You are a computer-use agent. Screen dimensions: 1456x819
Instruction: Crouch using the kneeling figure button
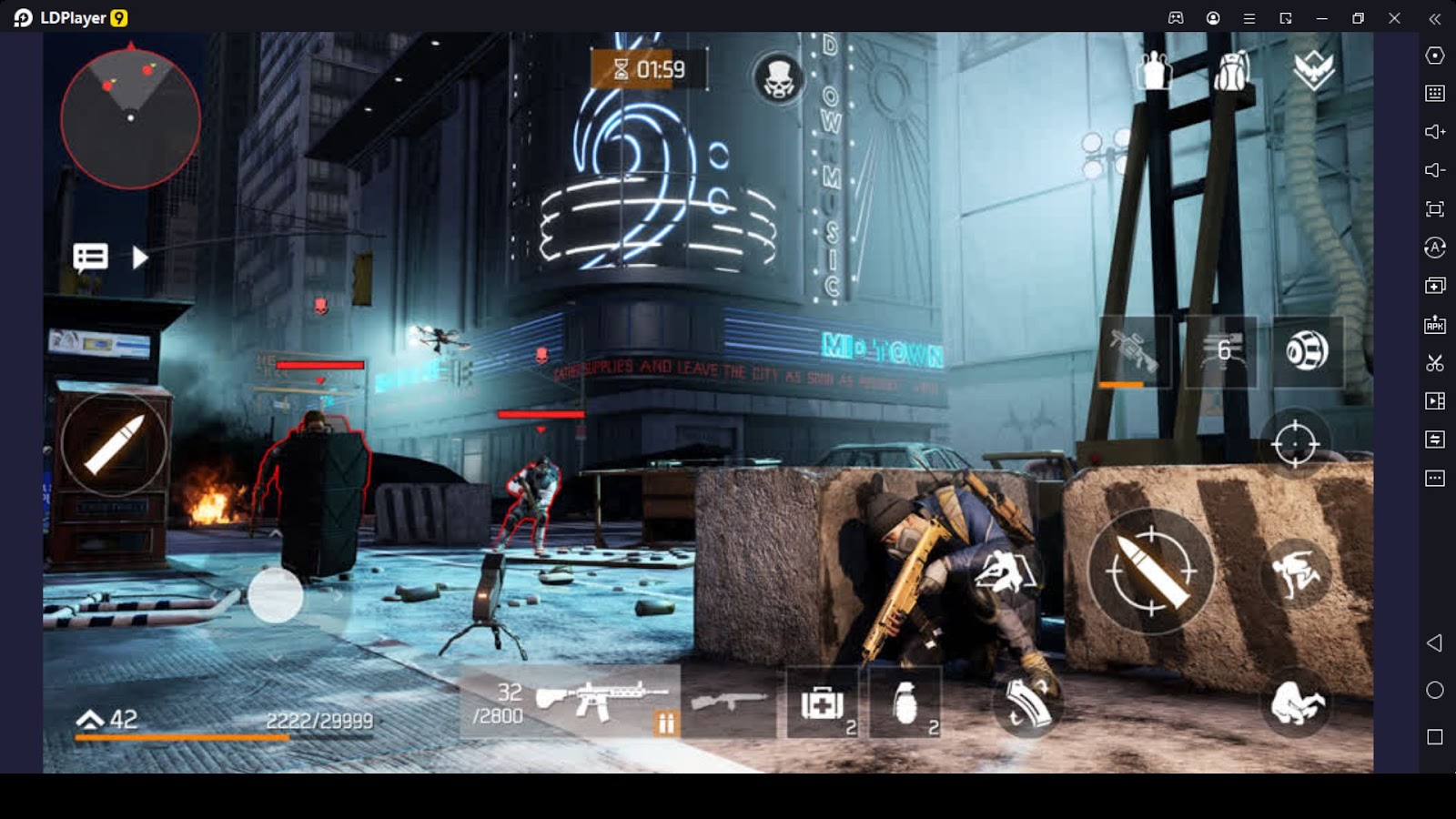tap(1297, 703)
